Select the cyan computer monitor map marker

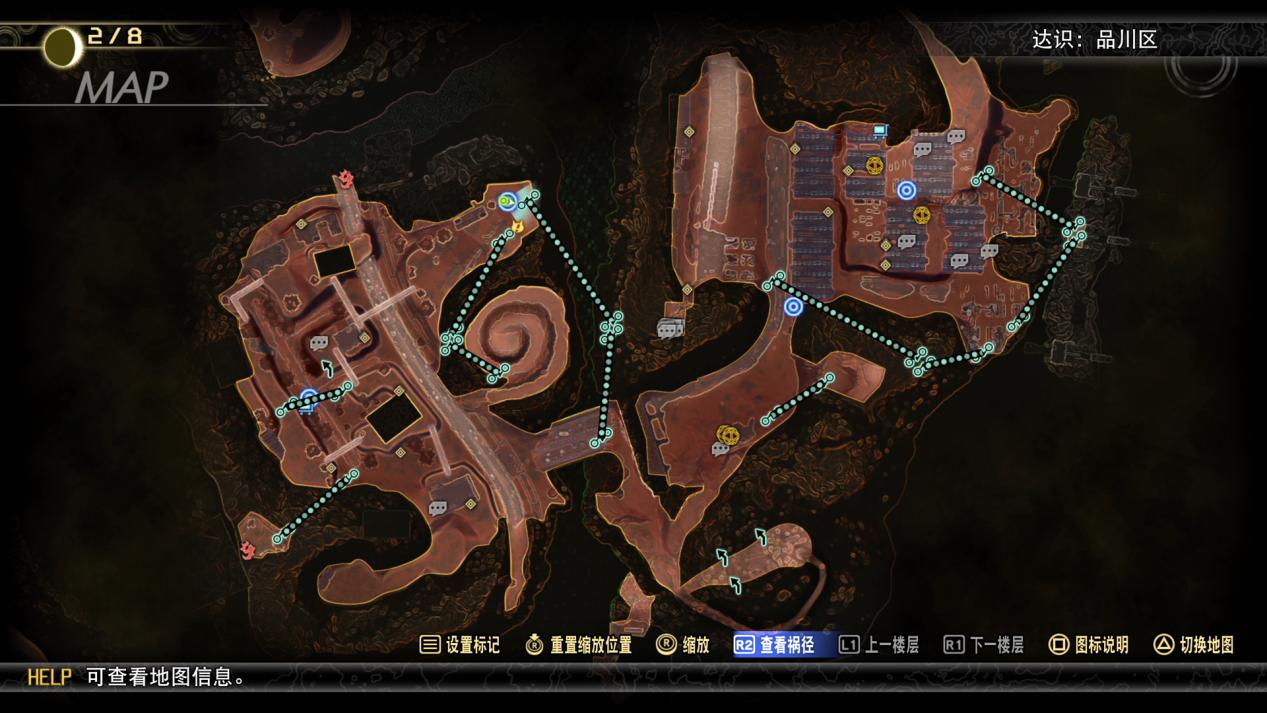tap(880, 131)
